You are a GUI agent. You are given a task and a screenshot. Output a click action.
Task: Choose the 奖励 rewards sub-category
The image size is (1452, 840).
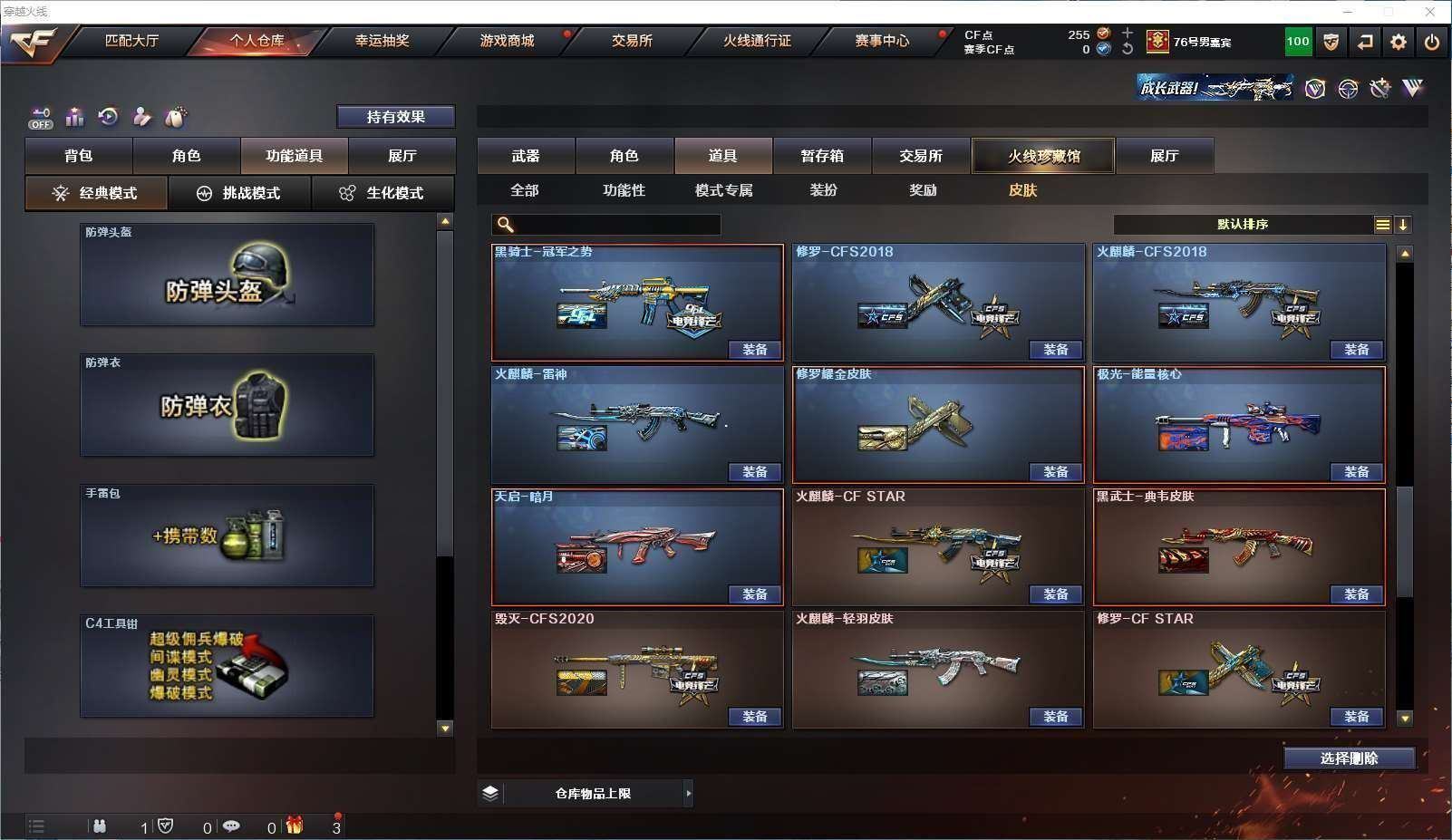pyautogui.click(x=923, y=190)
